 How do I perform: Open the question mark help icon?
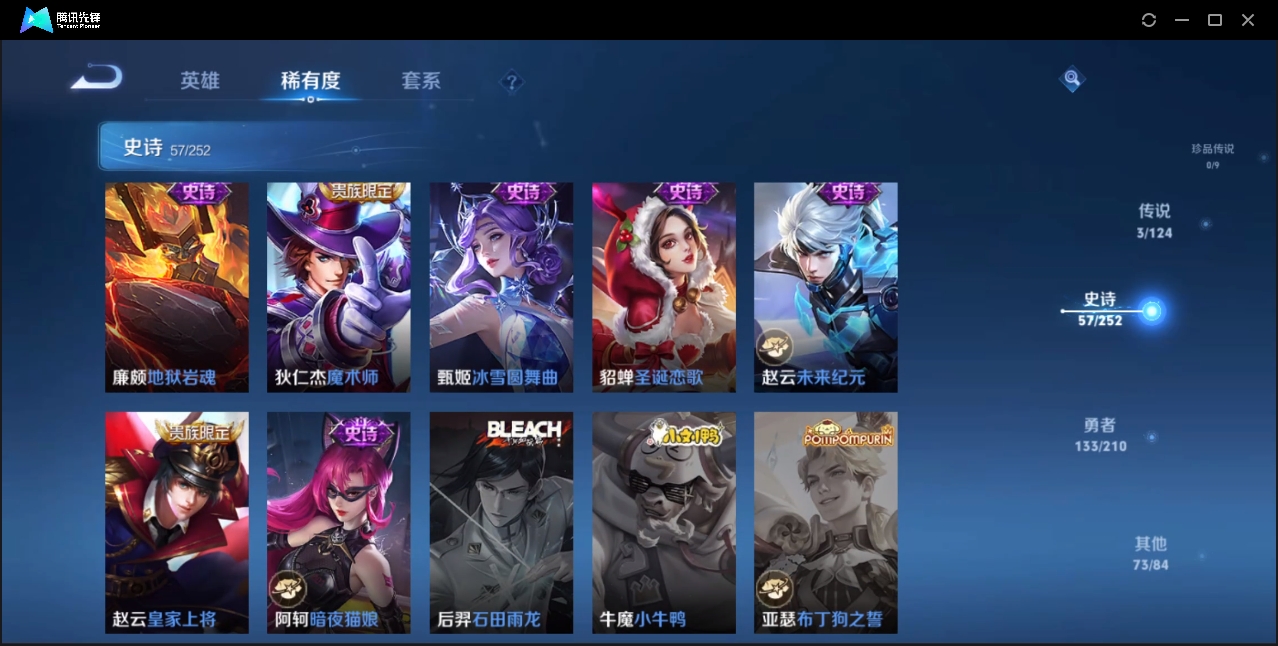511,81
